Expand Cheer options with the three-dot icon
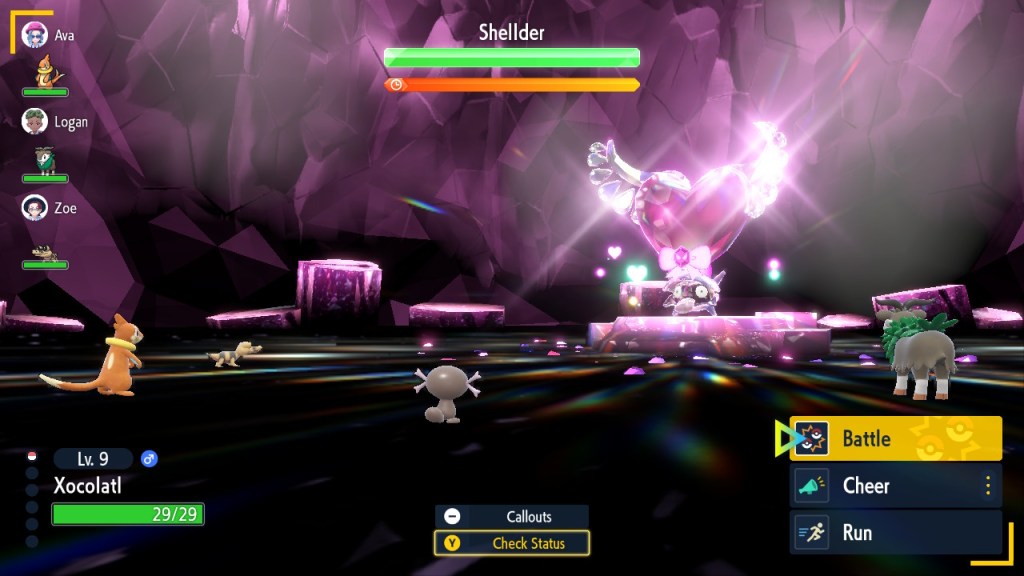The width and height of the screenshot is (1024, 576). (988, 486)
